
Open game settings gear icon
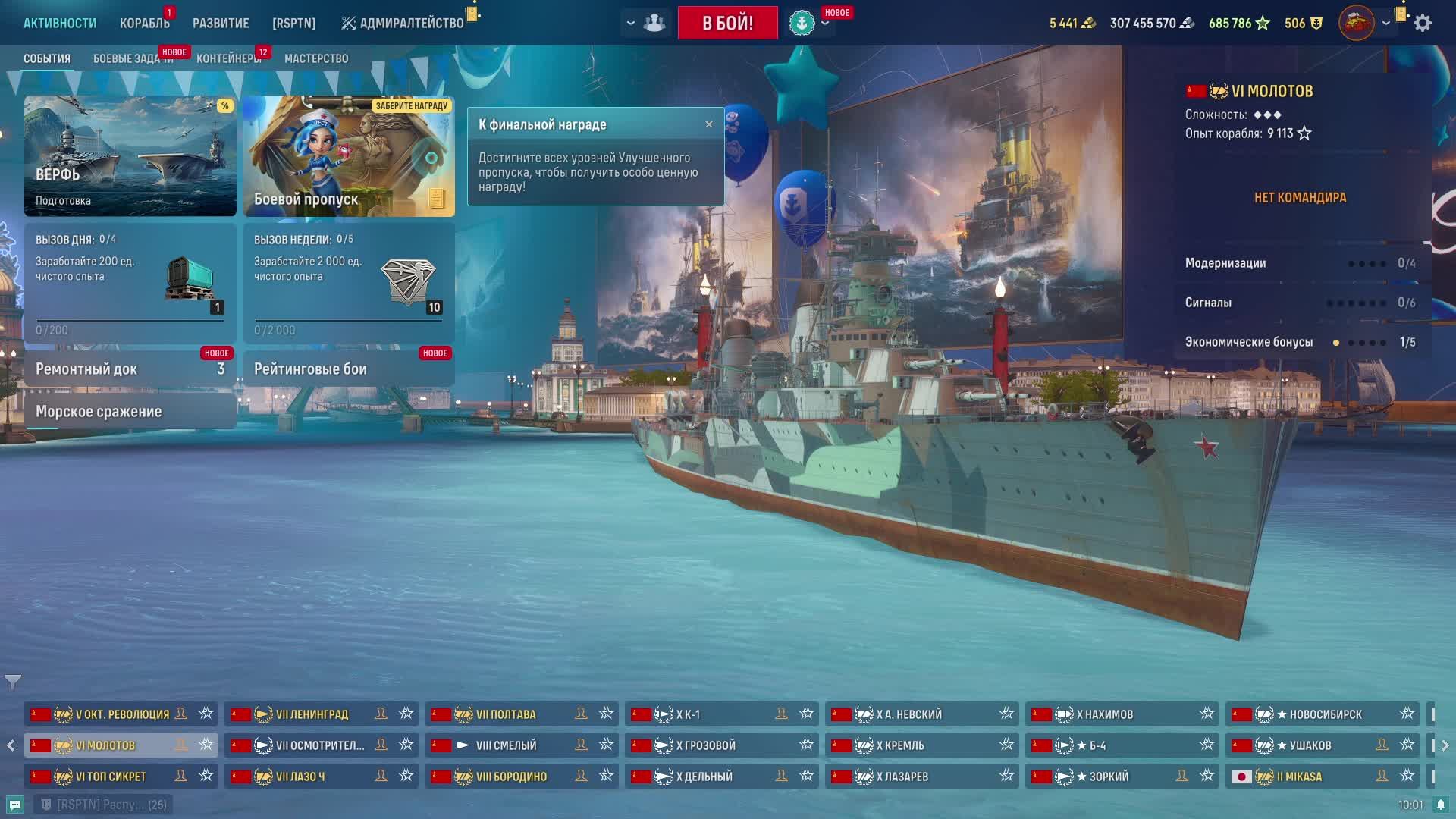1423,24
